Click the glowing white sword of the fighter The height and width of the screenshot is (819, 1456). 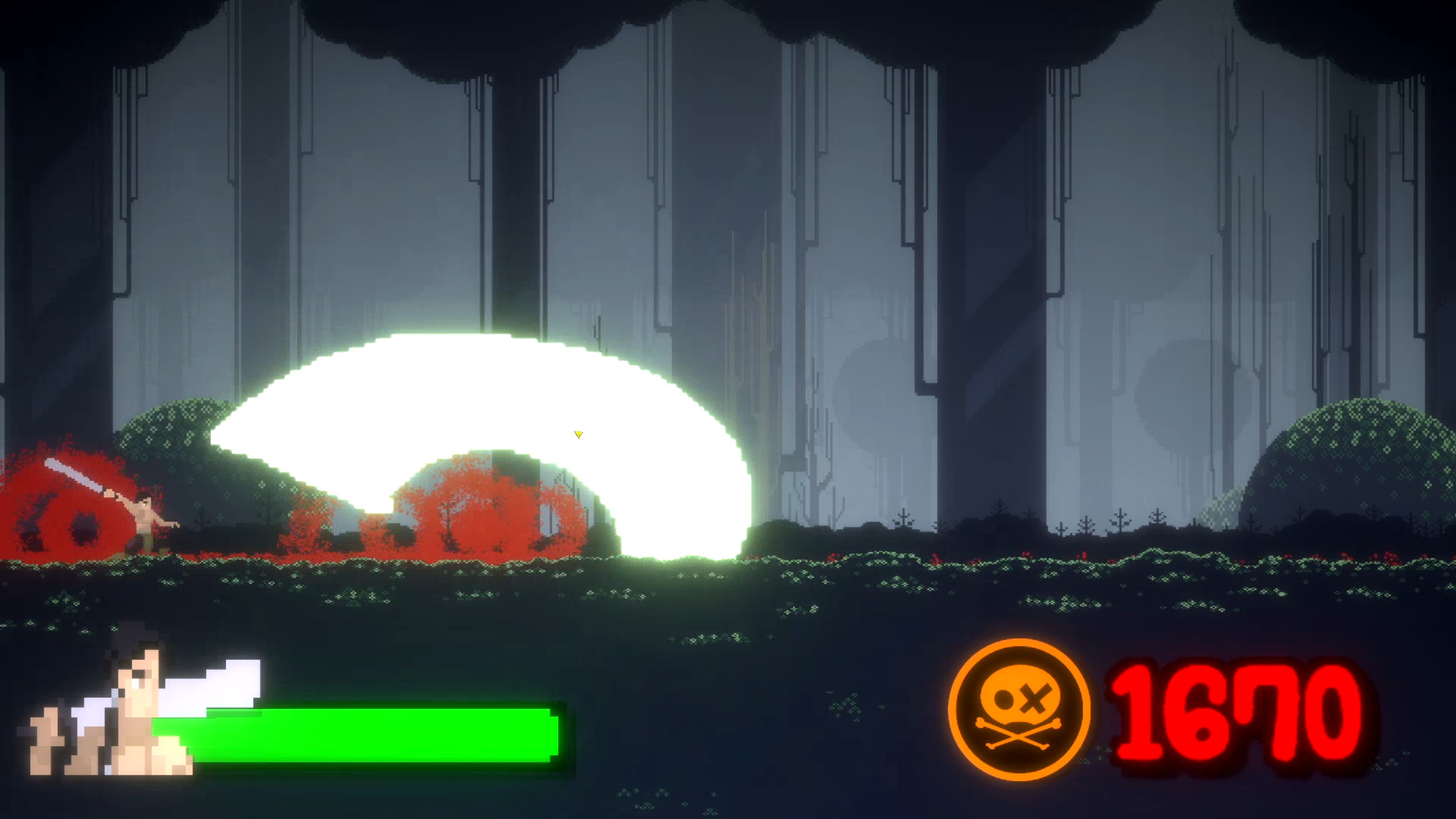click(72, 474)
